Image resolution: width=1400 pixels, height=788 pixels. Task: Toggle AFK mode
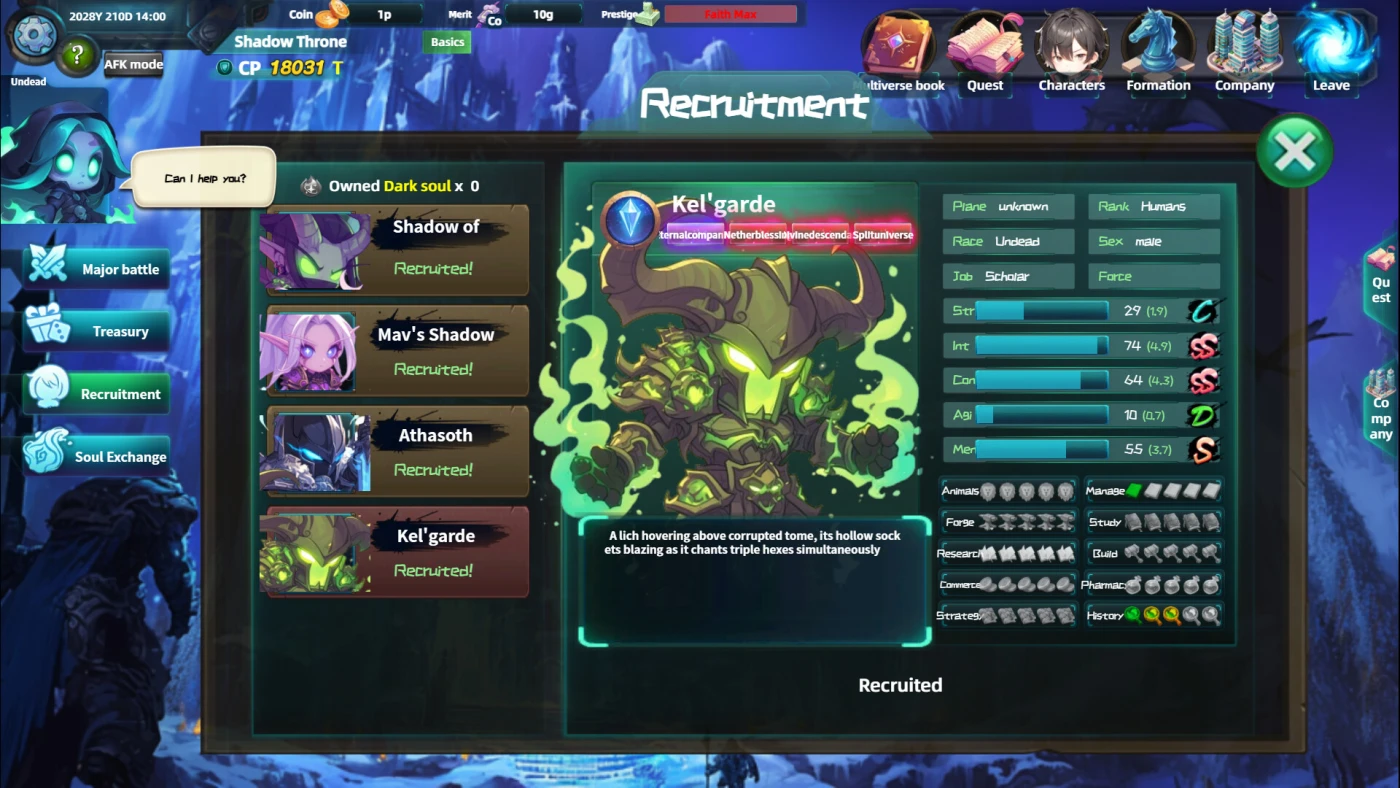coord(133,64)
